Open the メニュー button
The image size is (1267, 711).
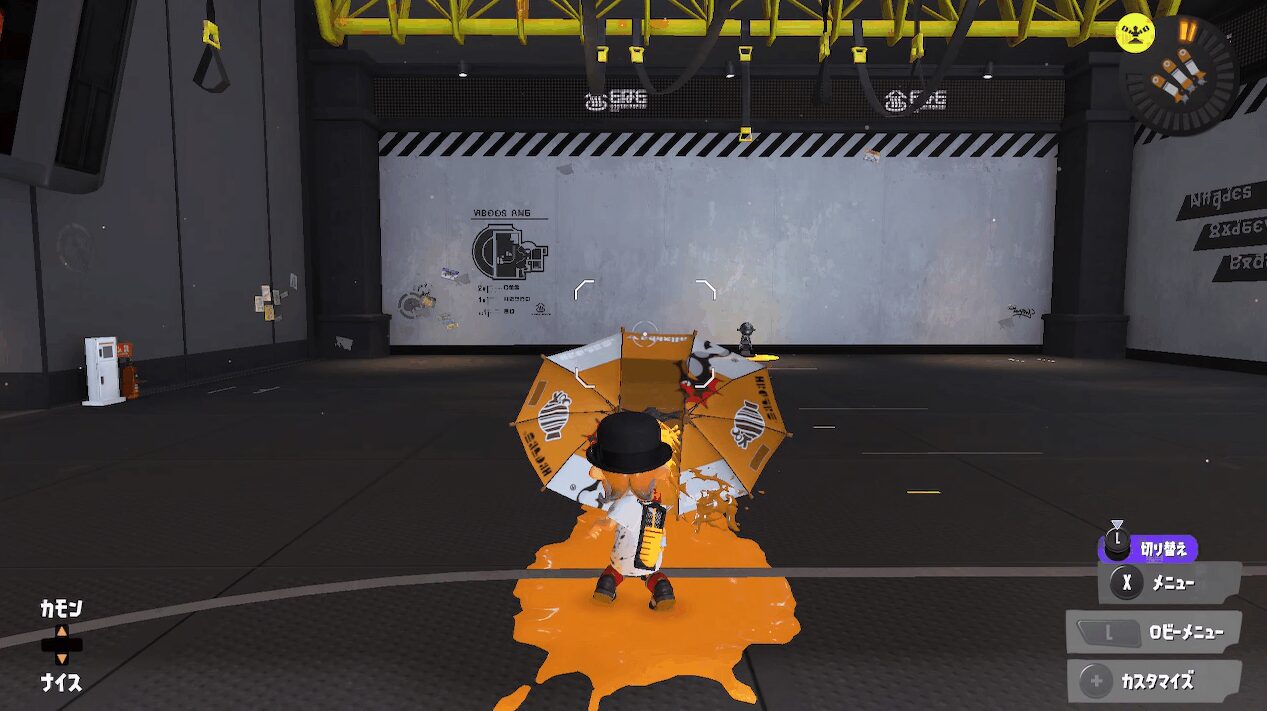pos(1168,582)
